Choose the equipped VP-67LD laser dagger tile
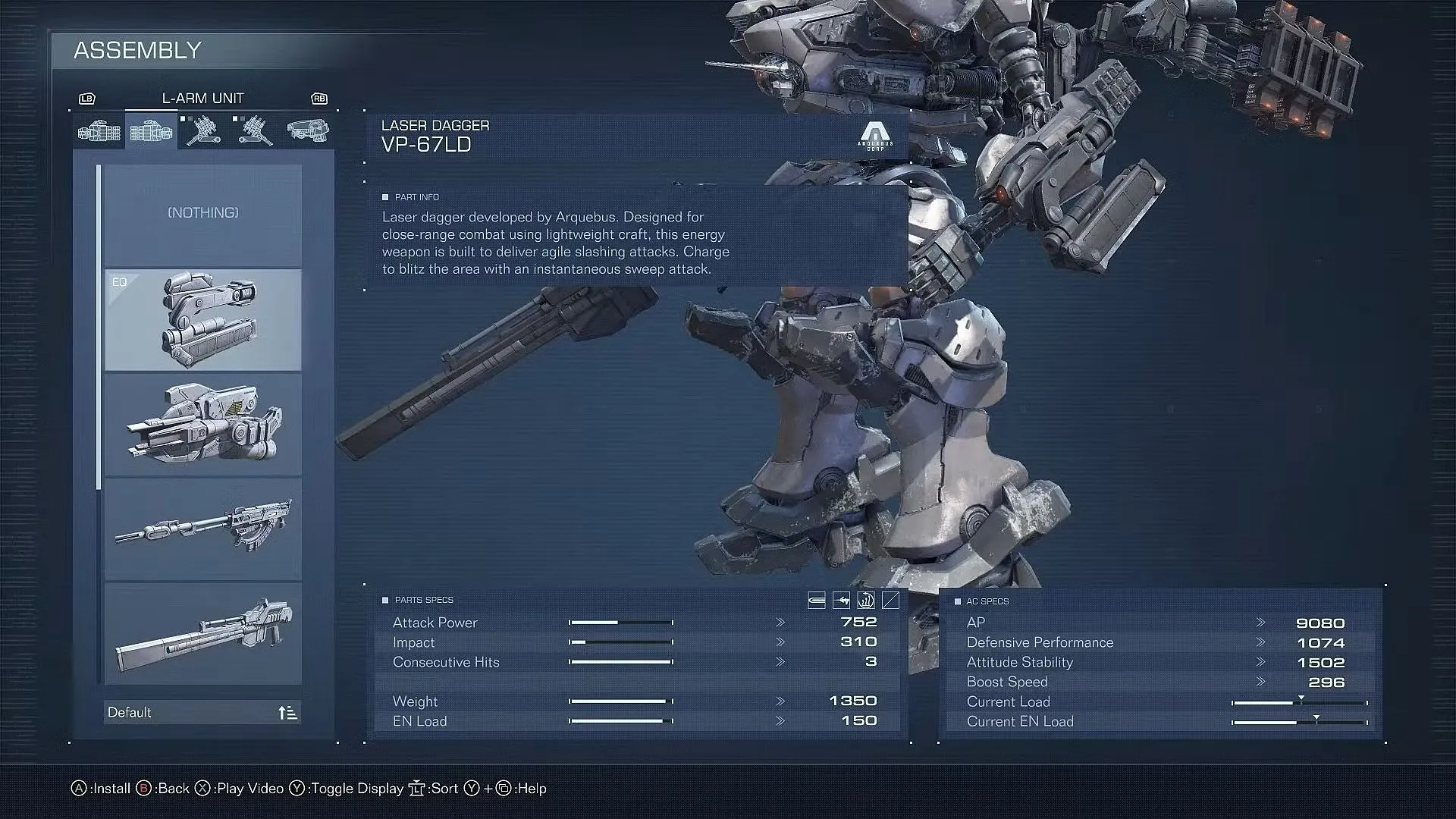Viewport: 1456px width, 819px height. (202, 320)
